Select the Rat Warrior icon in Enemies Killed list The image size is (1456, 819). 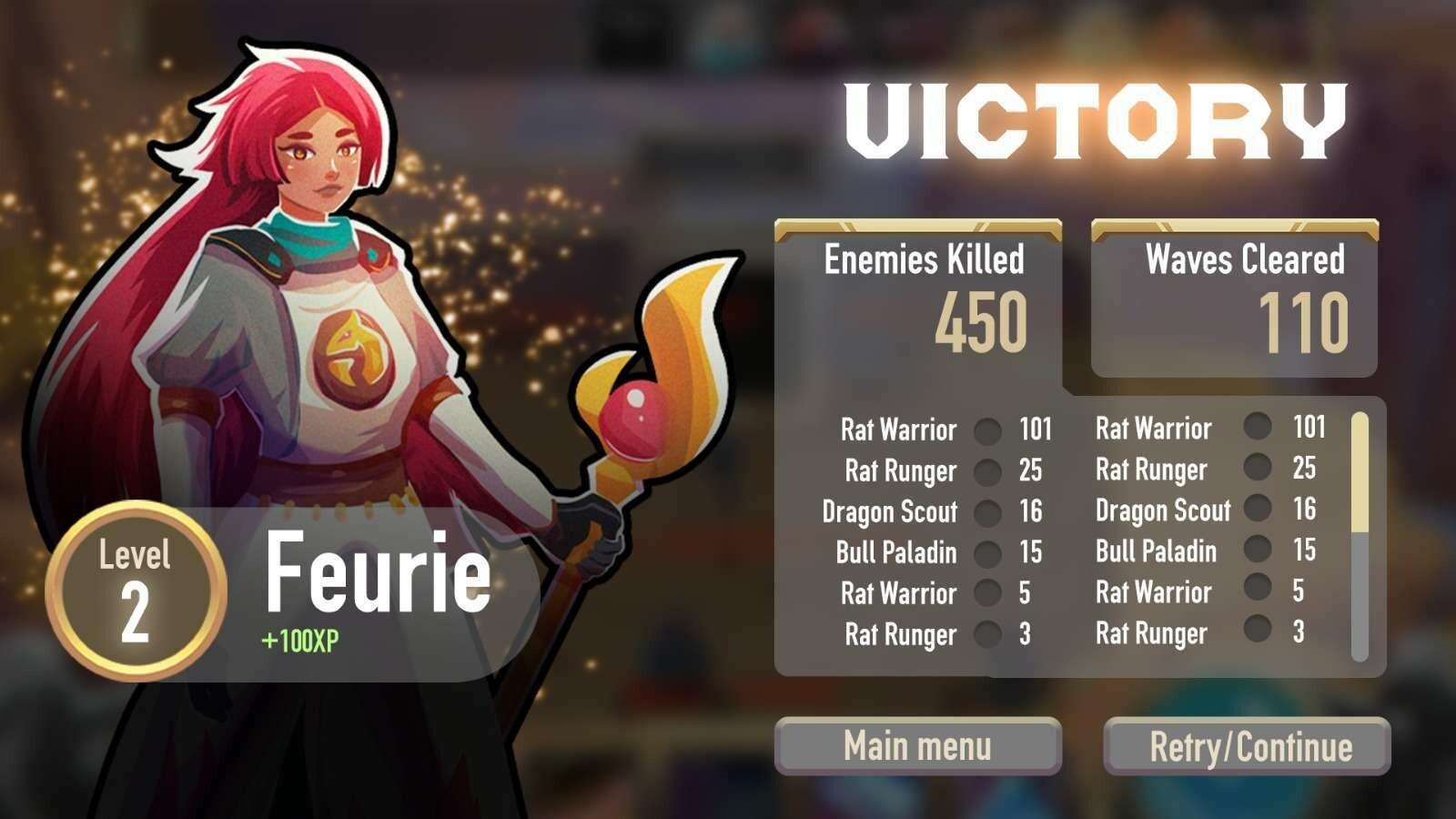(987, 430)
